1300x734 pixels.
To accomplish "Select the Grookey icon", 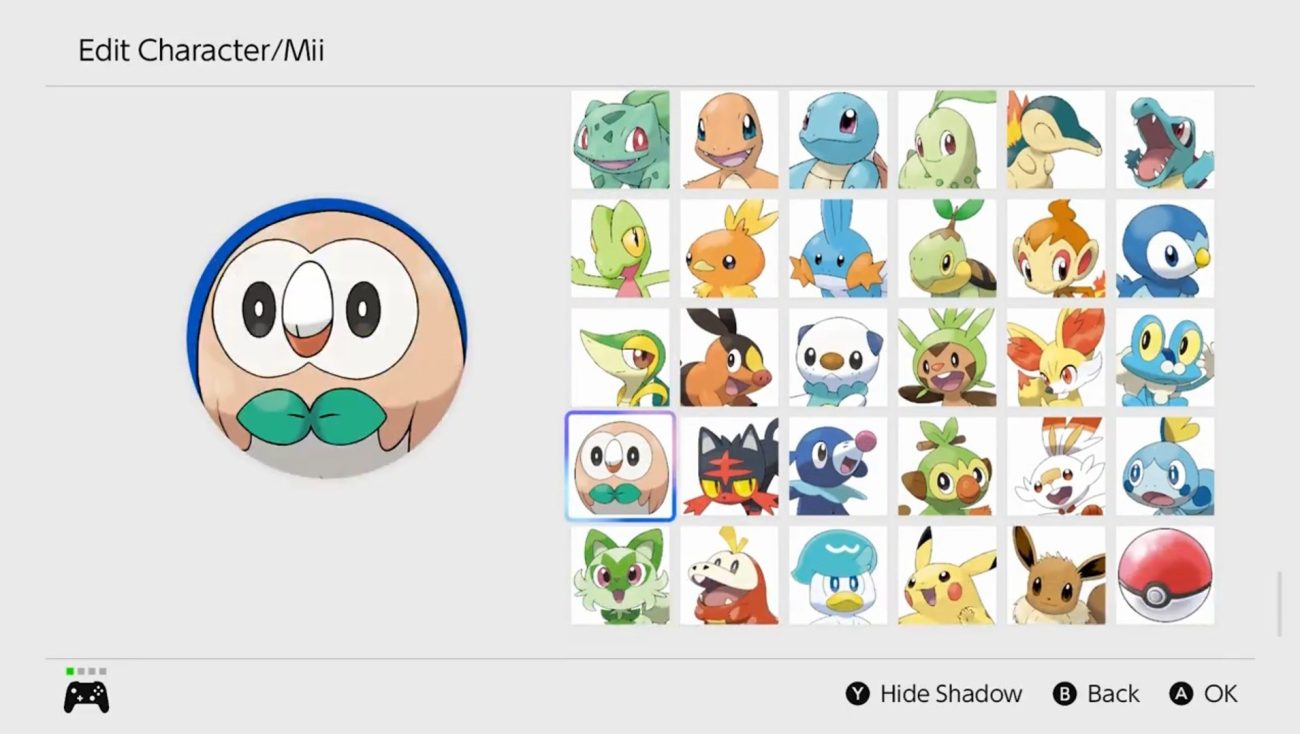I will point(947,466).
